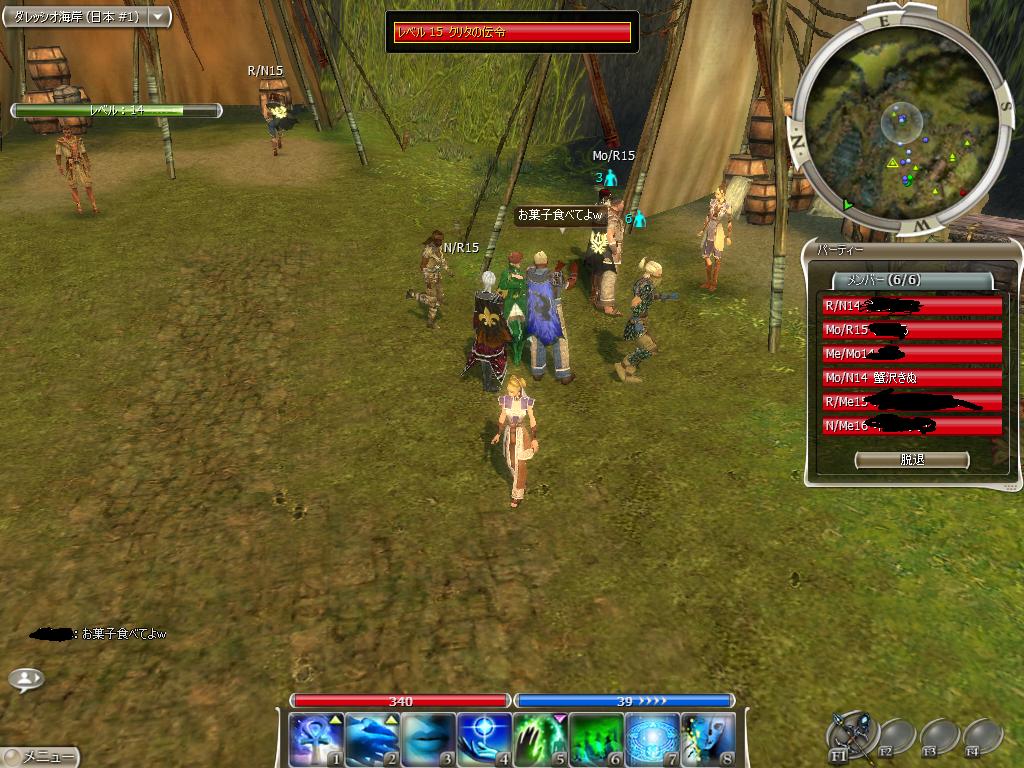The height and width of the screenshot is (768, 1024).
Task: Select party member Me/Mo14
Action: point(911,354)
